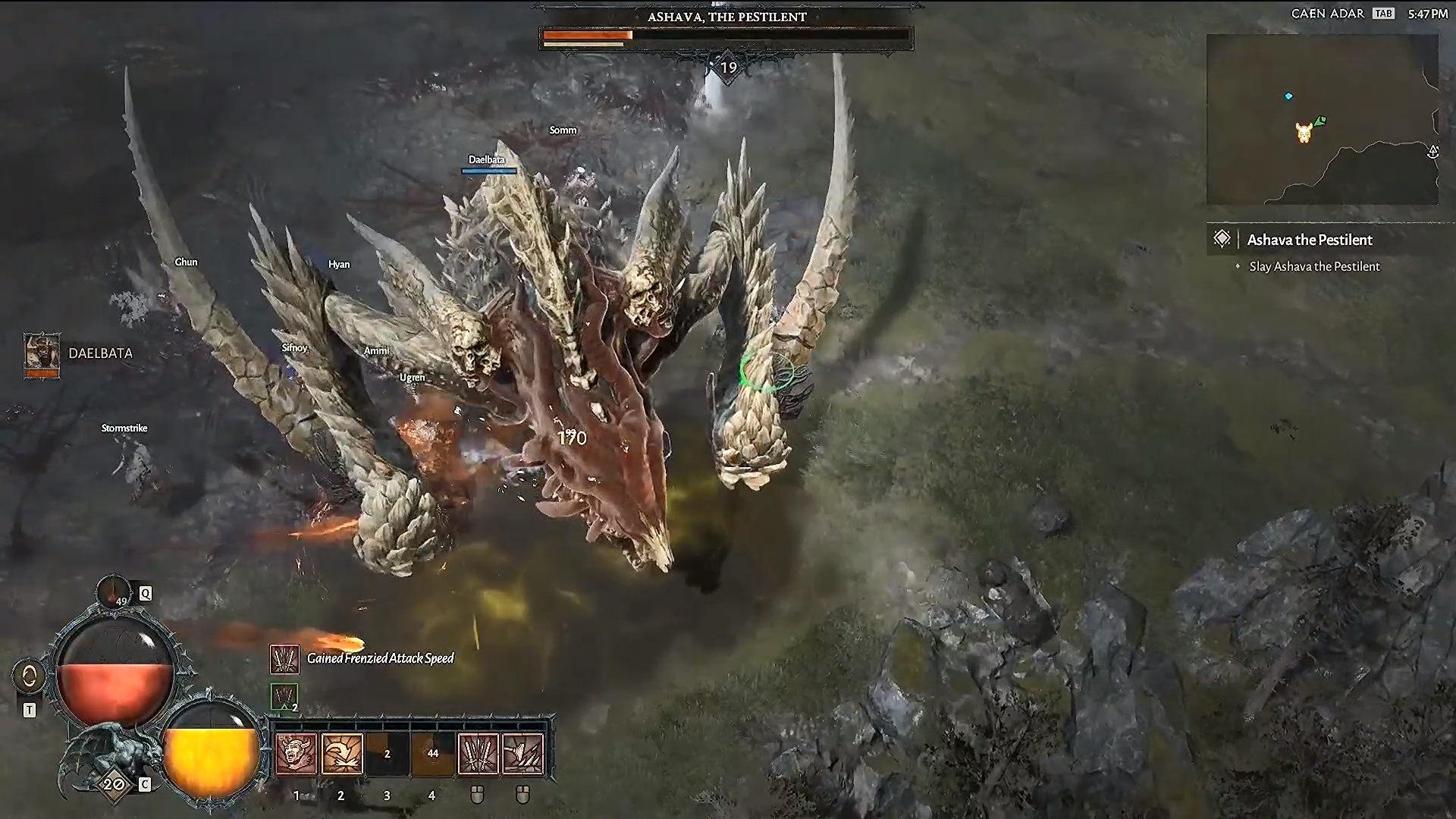Screen dimensions: 1456x819
Task: Trigger the crossed swords Frenzy skill
Action: point(478,754)
